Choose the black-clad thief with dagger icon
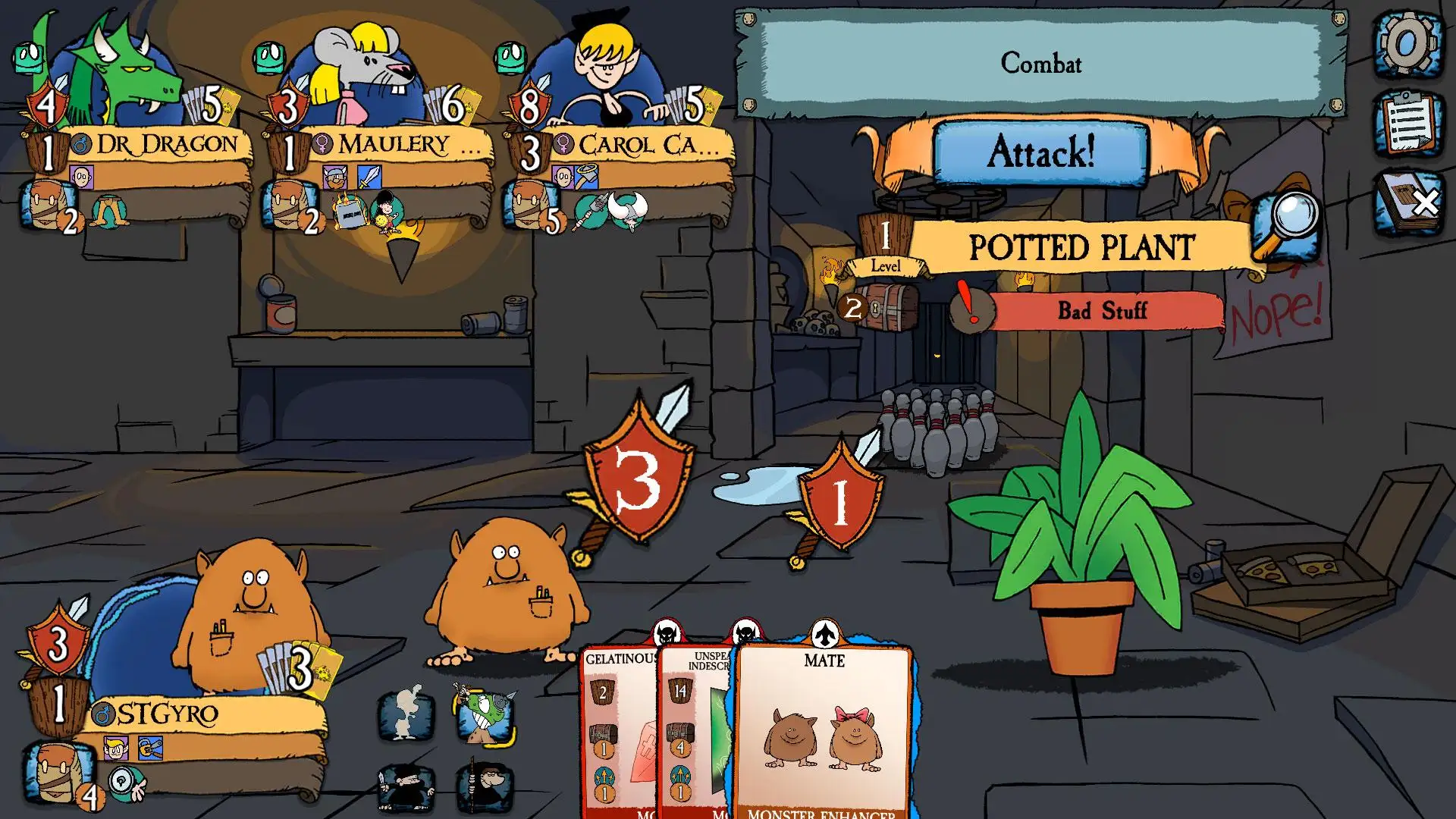1456x819 pixels. point(406,789)
